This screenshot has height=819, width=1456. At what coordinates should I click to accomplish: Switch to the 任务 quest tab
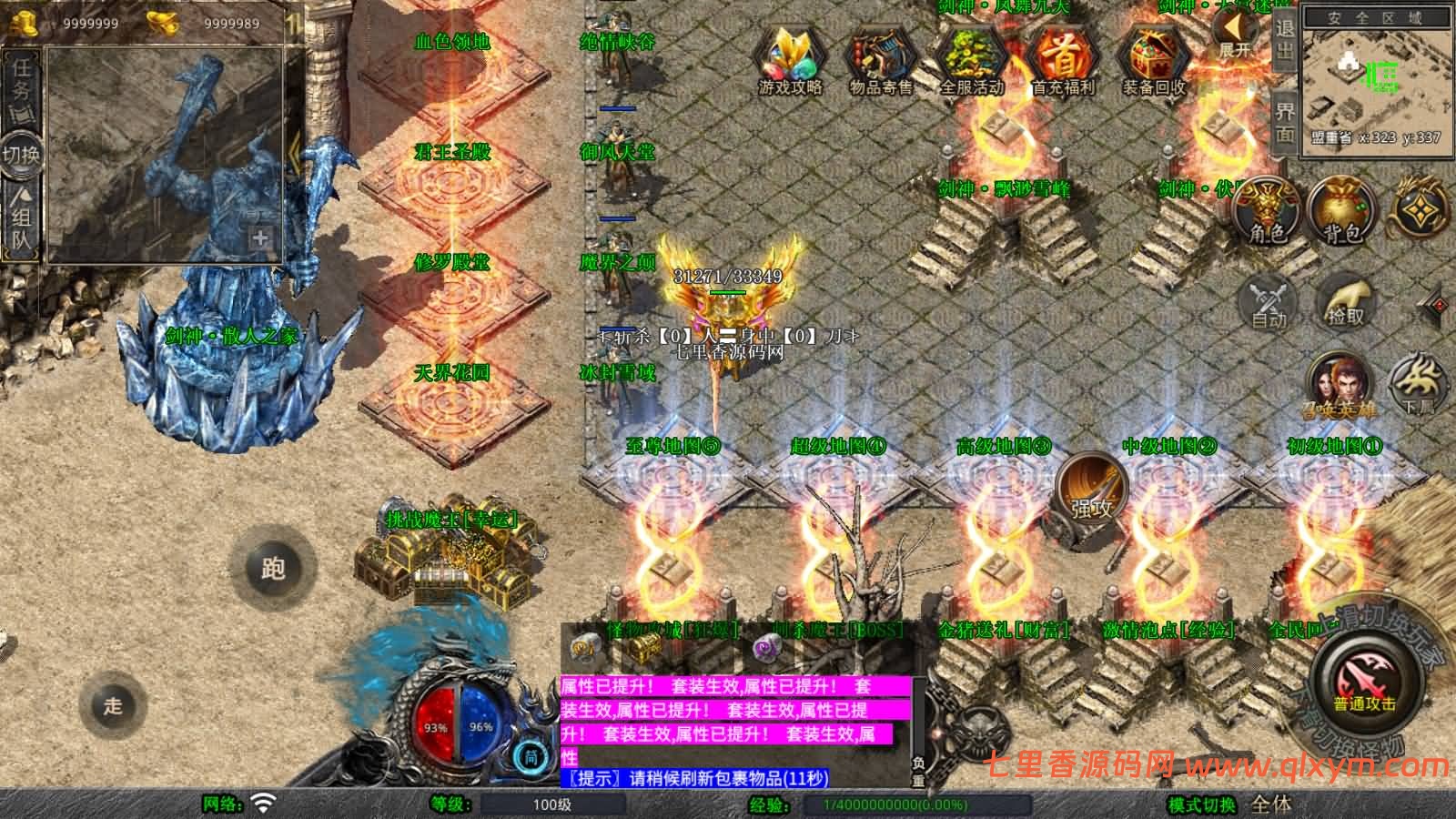point(22,91)
